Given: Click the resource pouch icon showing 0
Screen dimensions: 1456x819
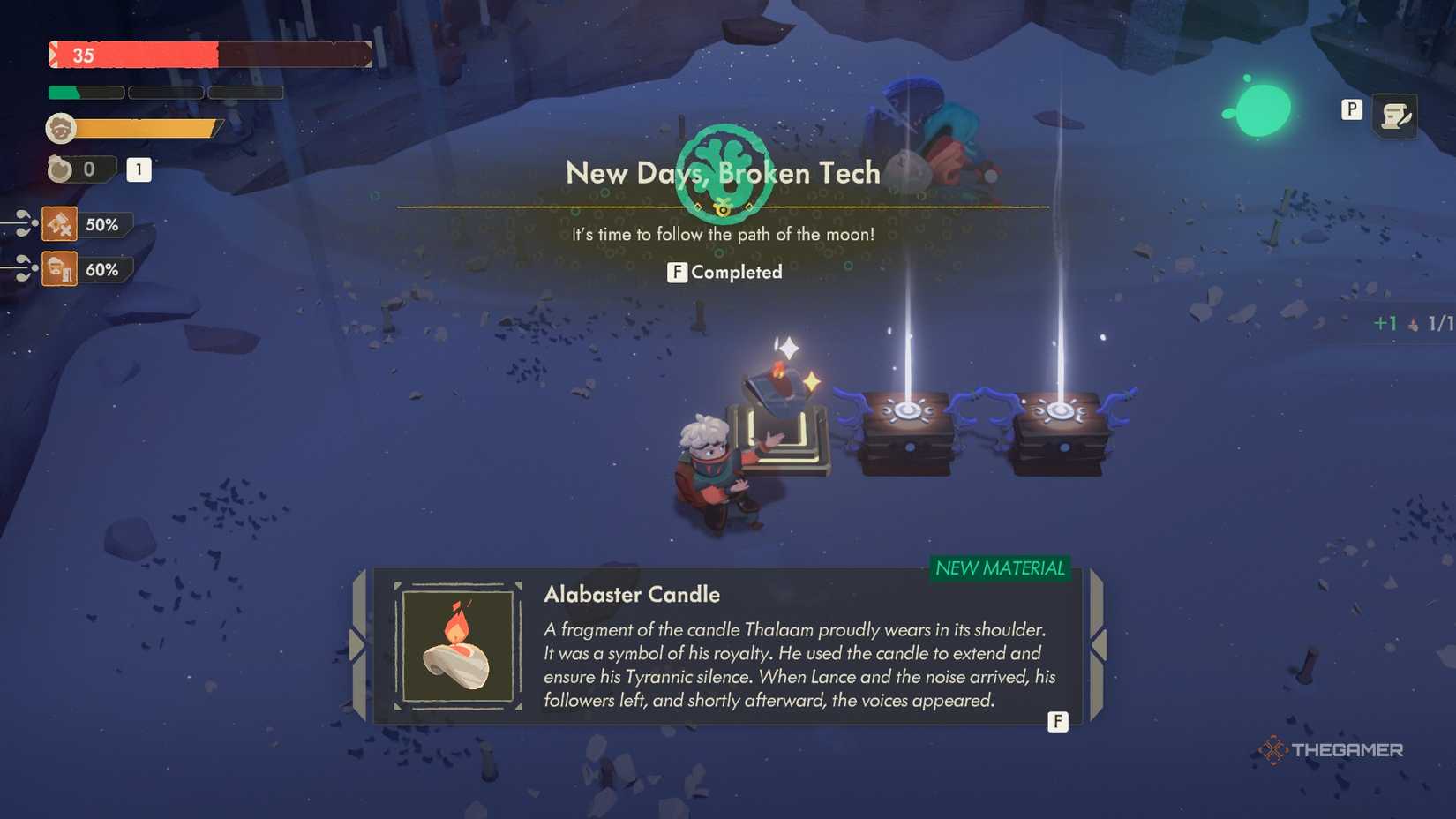Looking at the screenshot, I should (58, 169).
